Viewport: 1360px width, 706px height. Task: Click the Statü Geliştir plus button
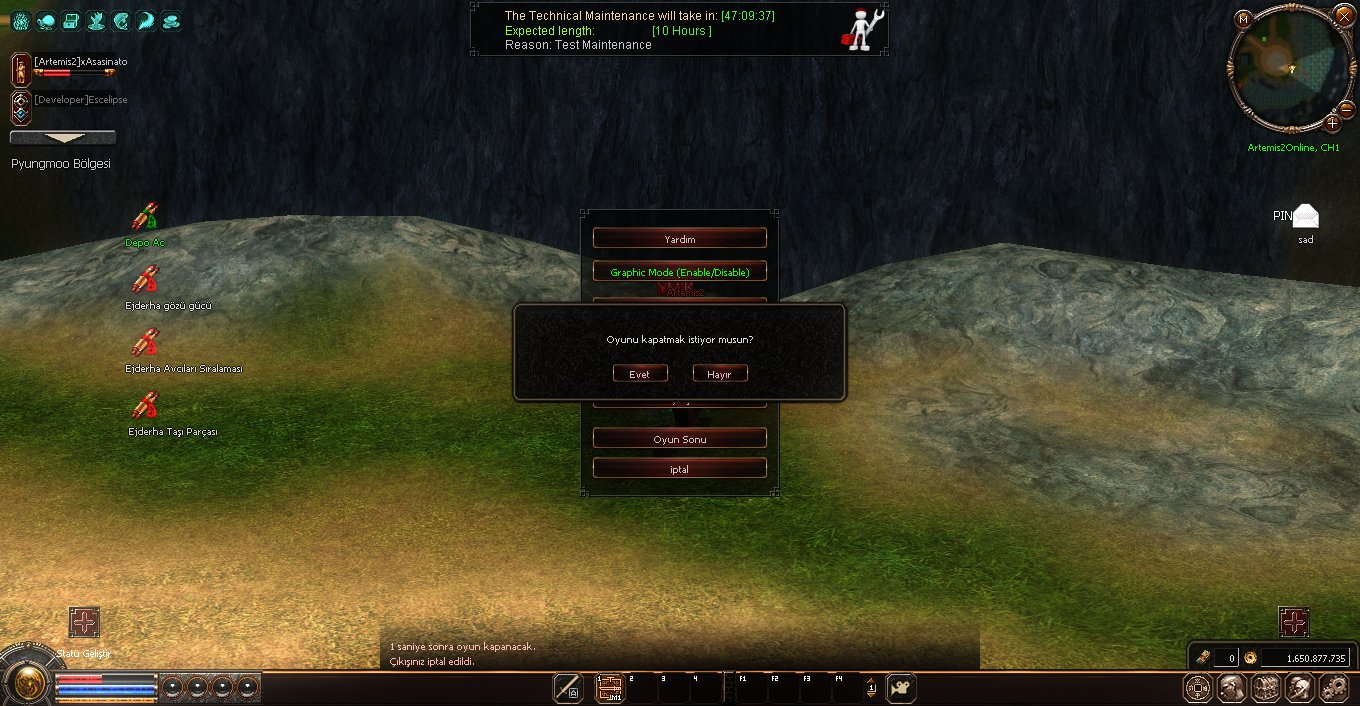tap(84, 623)
